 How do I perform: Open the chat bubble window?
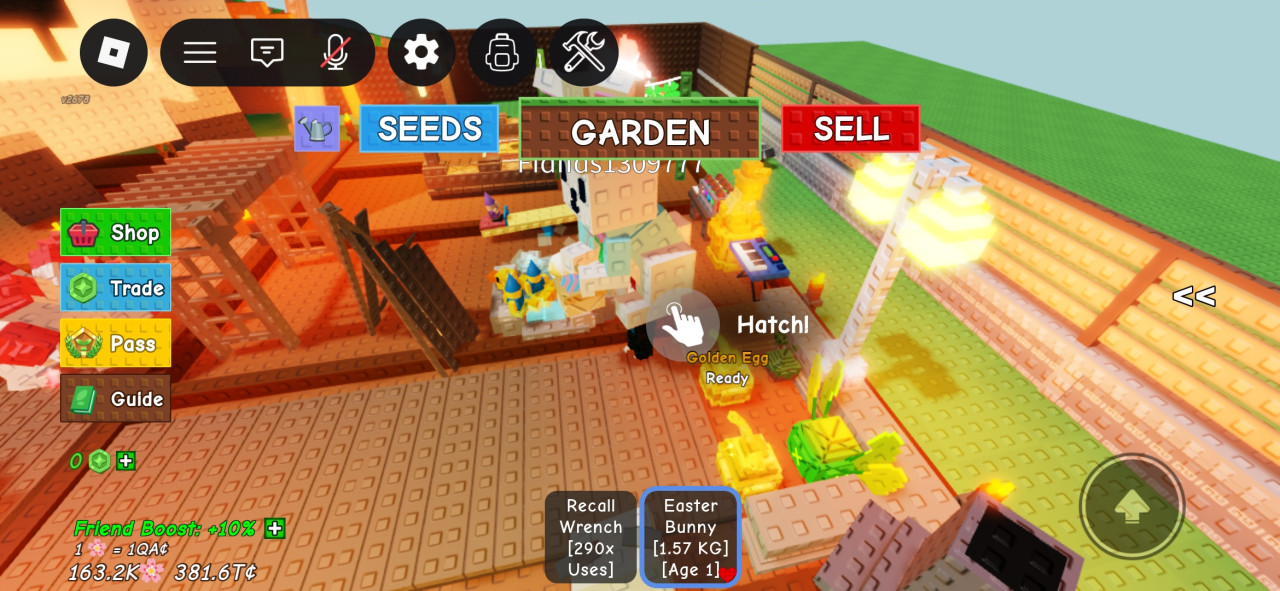pyautogui.click(x=267, y=53)
